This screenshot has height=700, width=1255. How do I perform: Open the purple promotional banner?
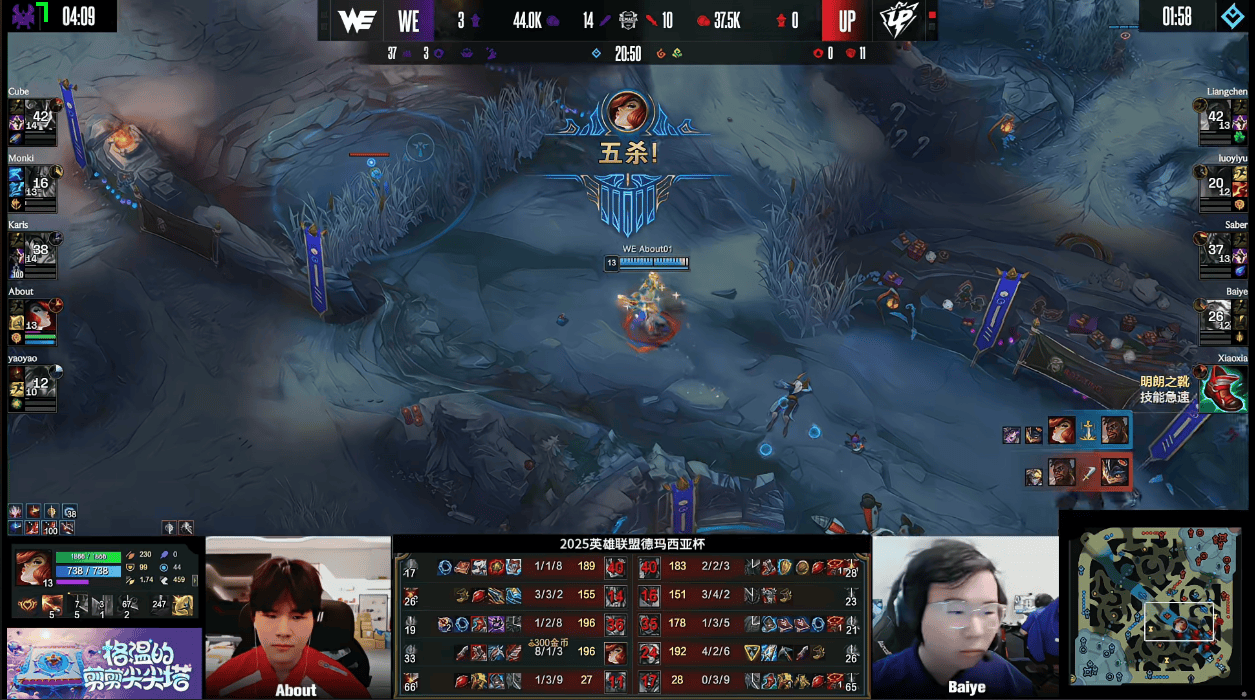tap(103, 663)
